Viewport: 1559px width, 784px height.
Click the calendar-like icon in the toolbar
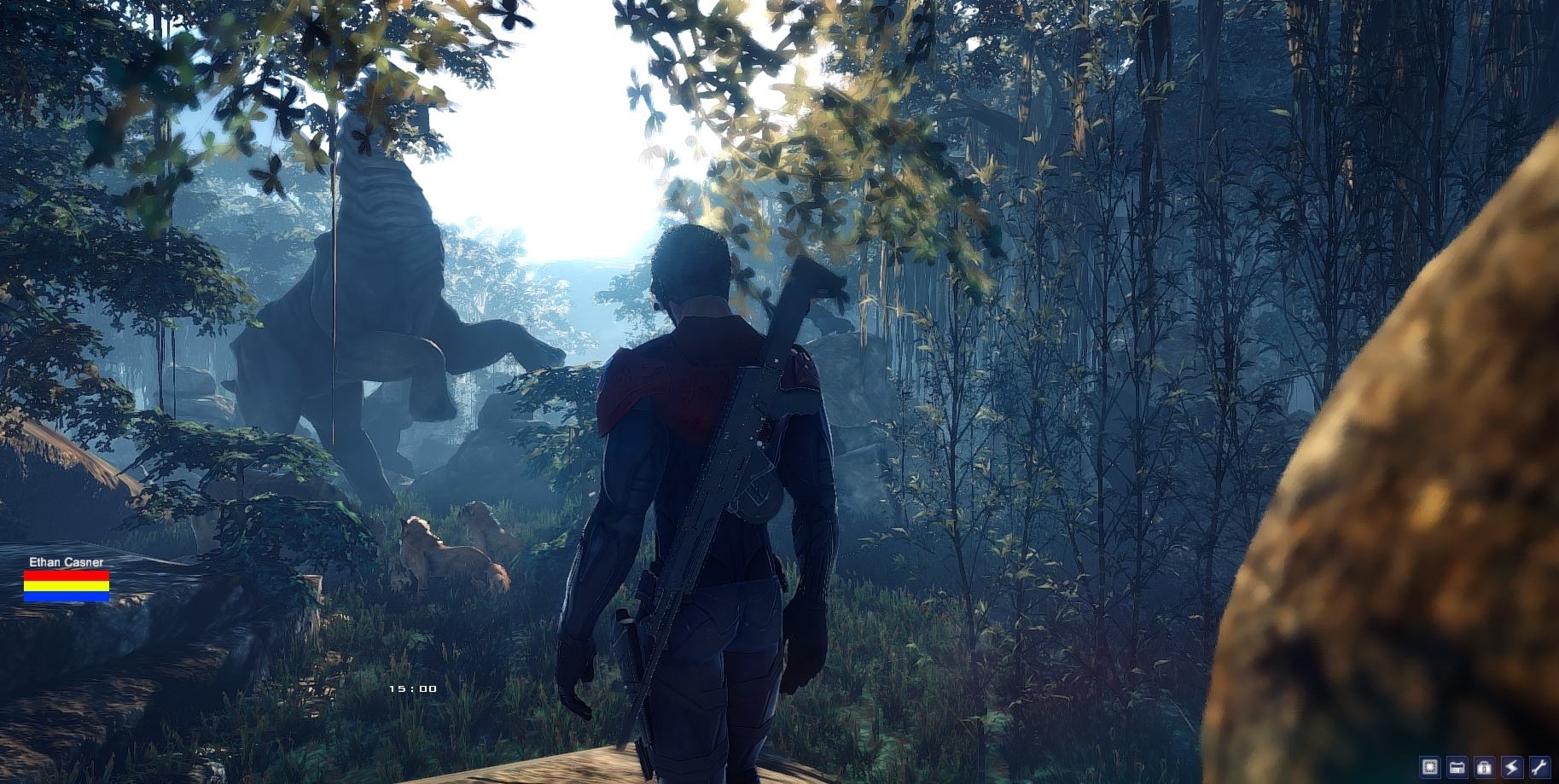1457,767
